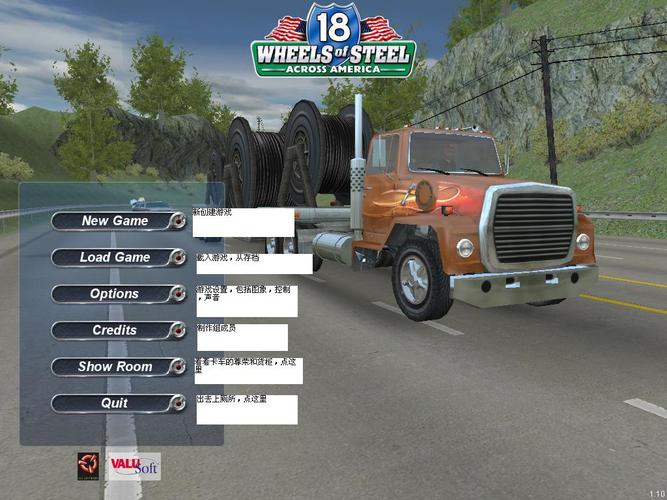Select Quit to exit the game

[x=115, y=403]
